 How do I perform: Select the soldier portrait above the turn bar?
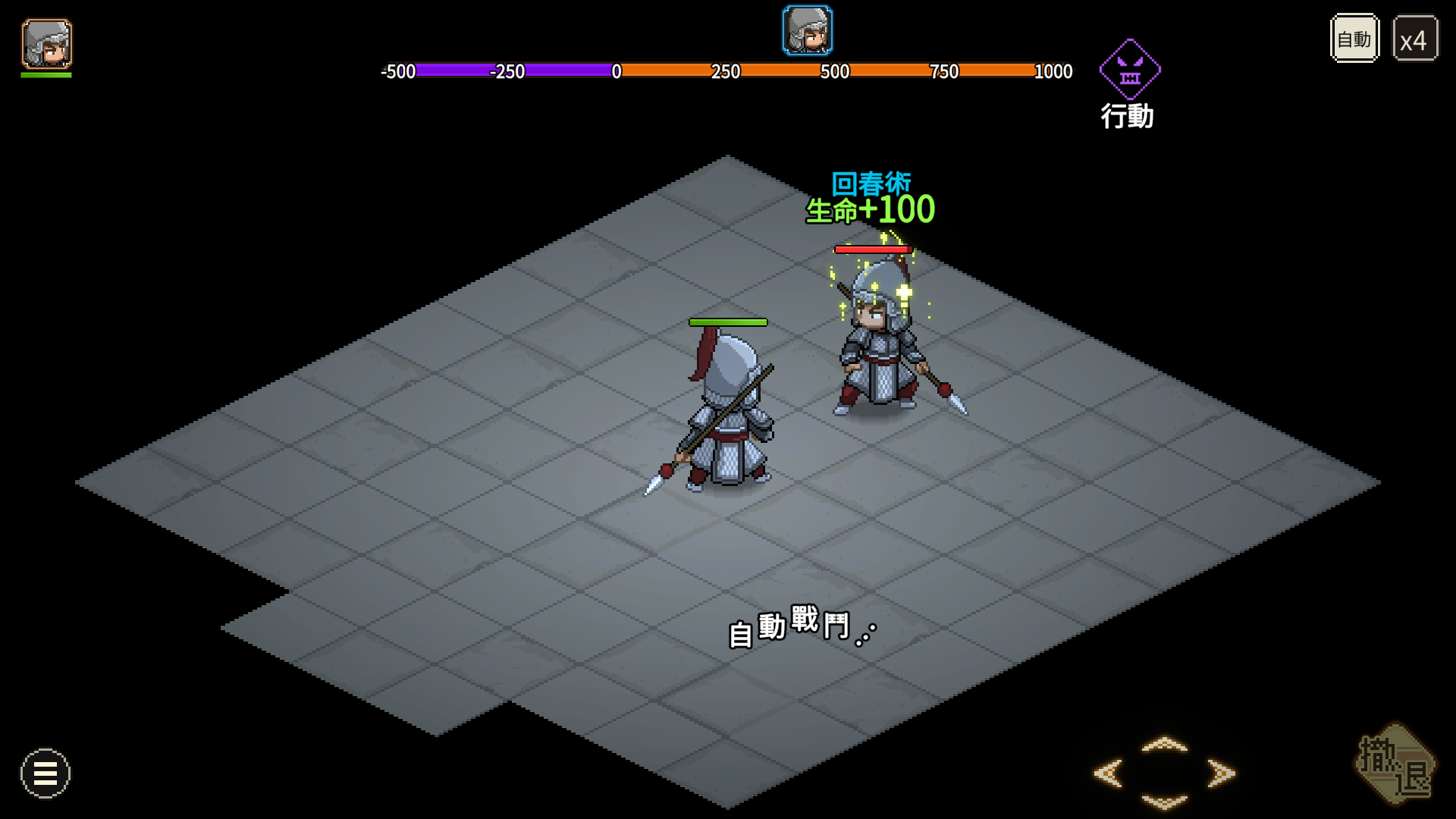coord(808,31)
